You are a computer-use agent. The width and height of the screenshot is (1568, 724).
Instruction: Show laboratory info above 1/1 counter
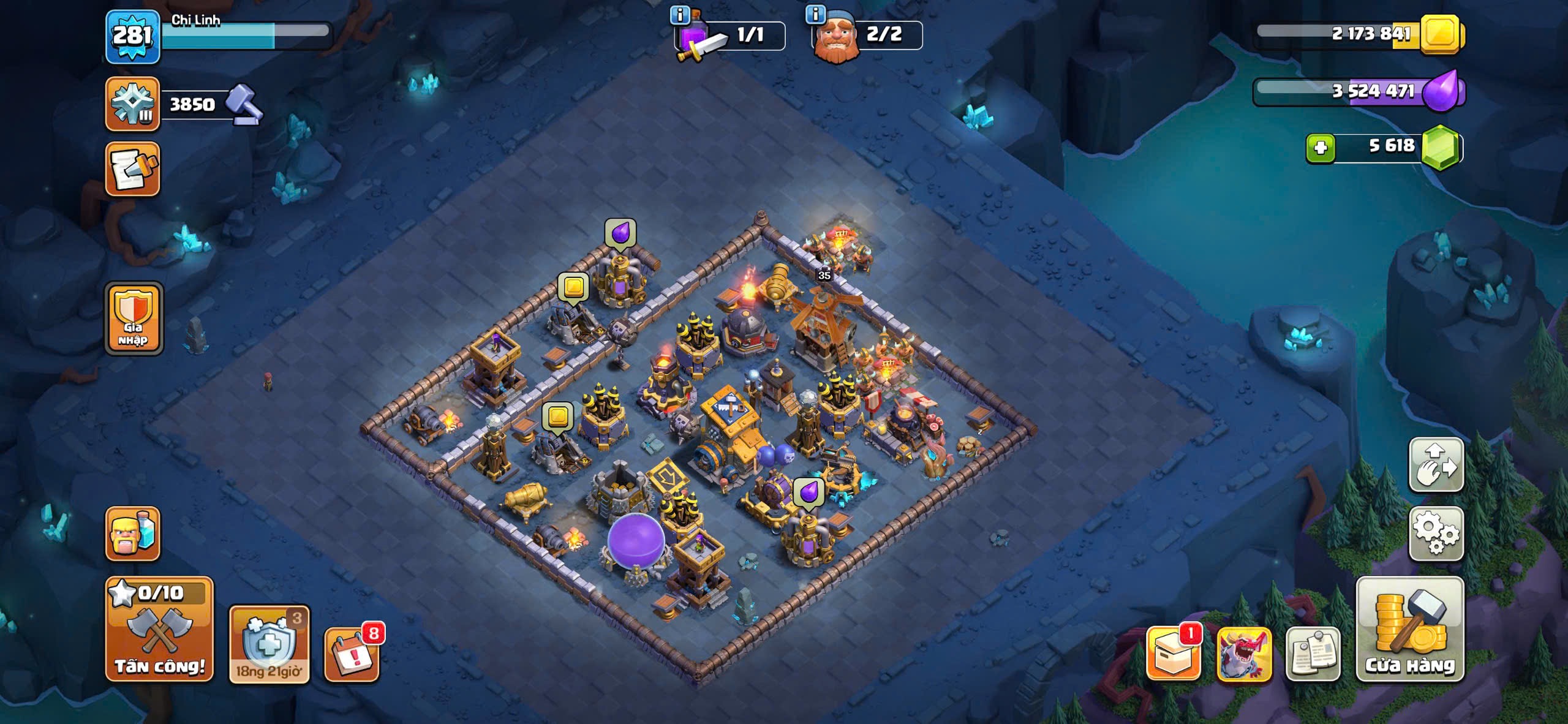click(679, 15)
